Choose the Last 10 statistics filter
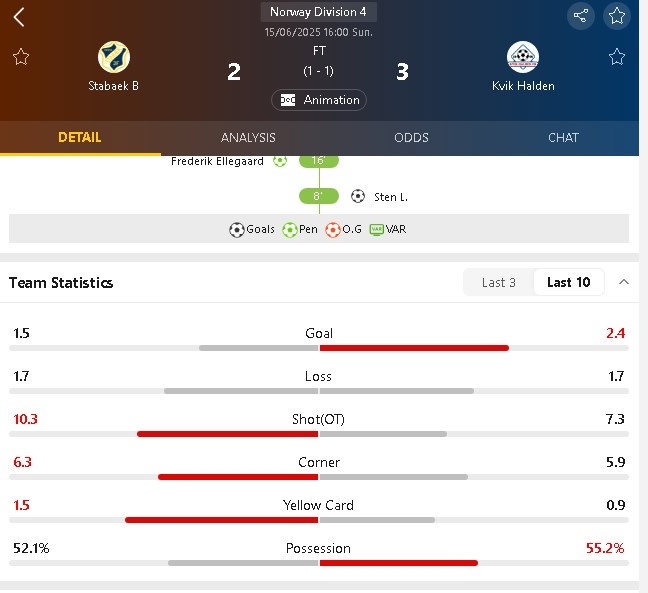Screen dimensions: 648x593 [568, 283]
